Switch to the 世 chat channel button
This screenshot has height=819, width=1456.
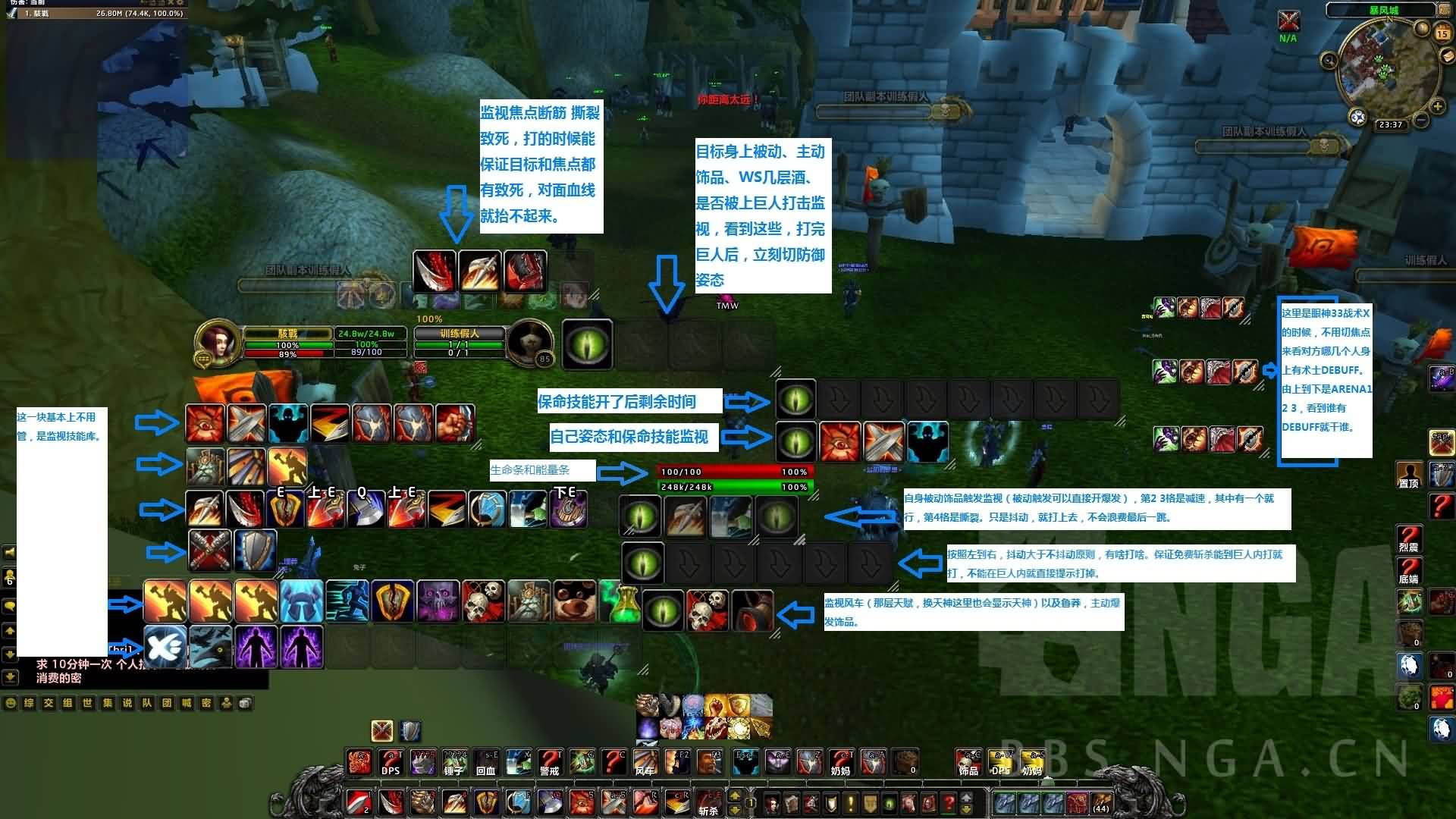point(87,703)
